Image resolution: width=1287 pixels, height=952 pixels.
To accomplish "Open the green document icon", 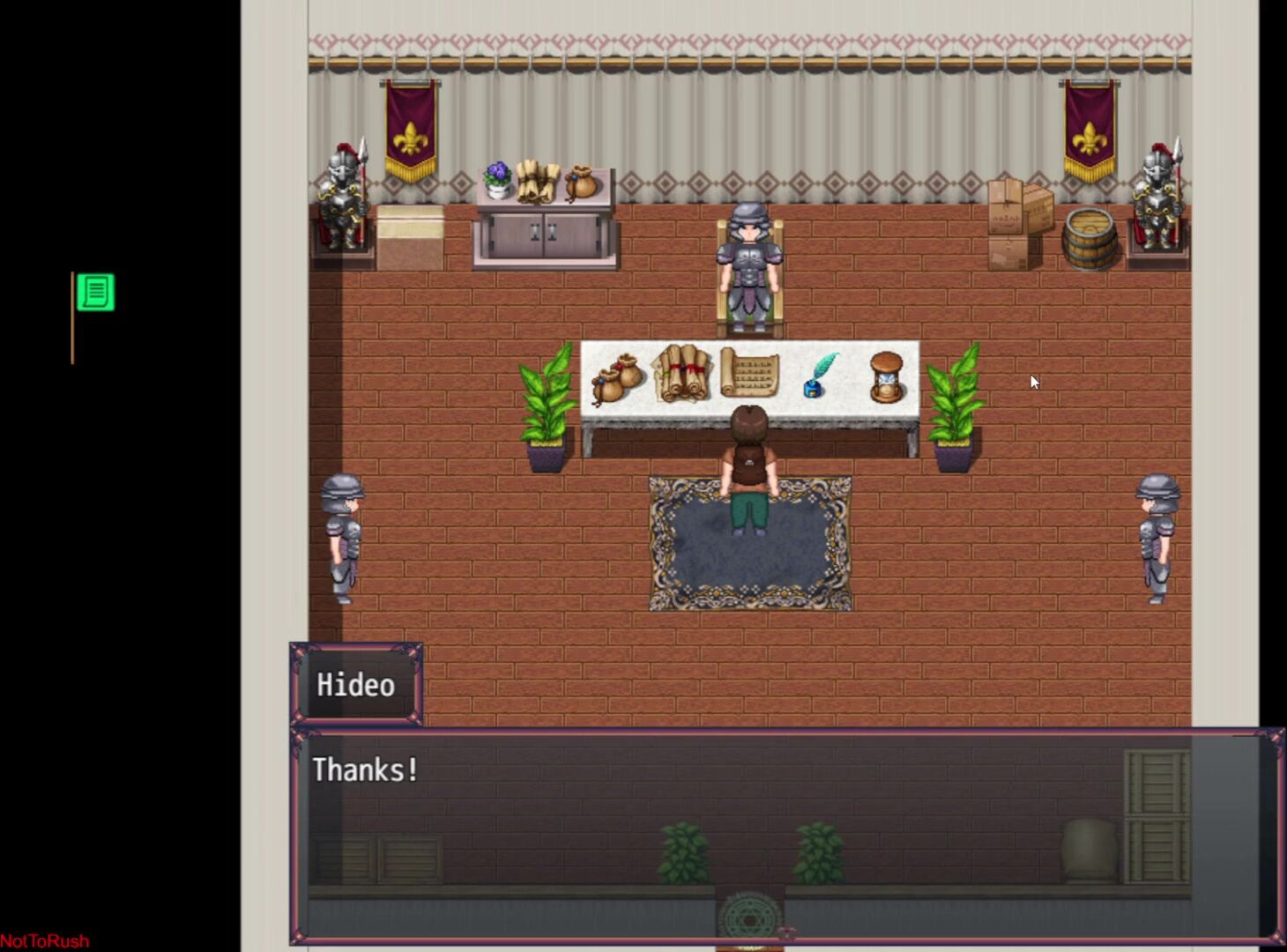I will (x=95, y=292).
